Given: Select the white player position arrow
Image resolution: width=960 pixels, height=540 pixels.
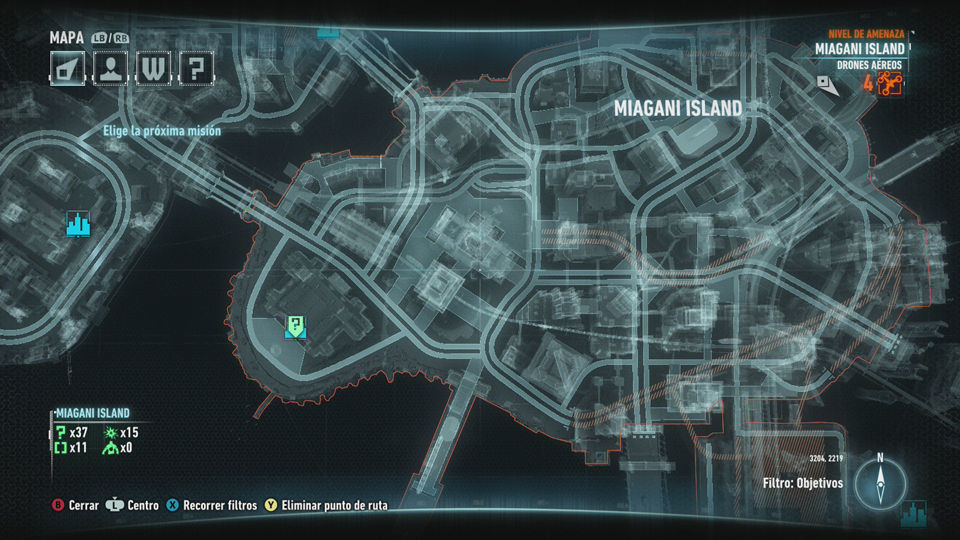Looking at the screenshot, I should click(830, 85).
